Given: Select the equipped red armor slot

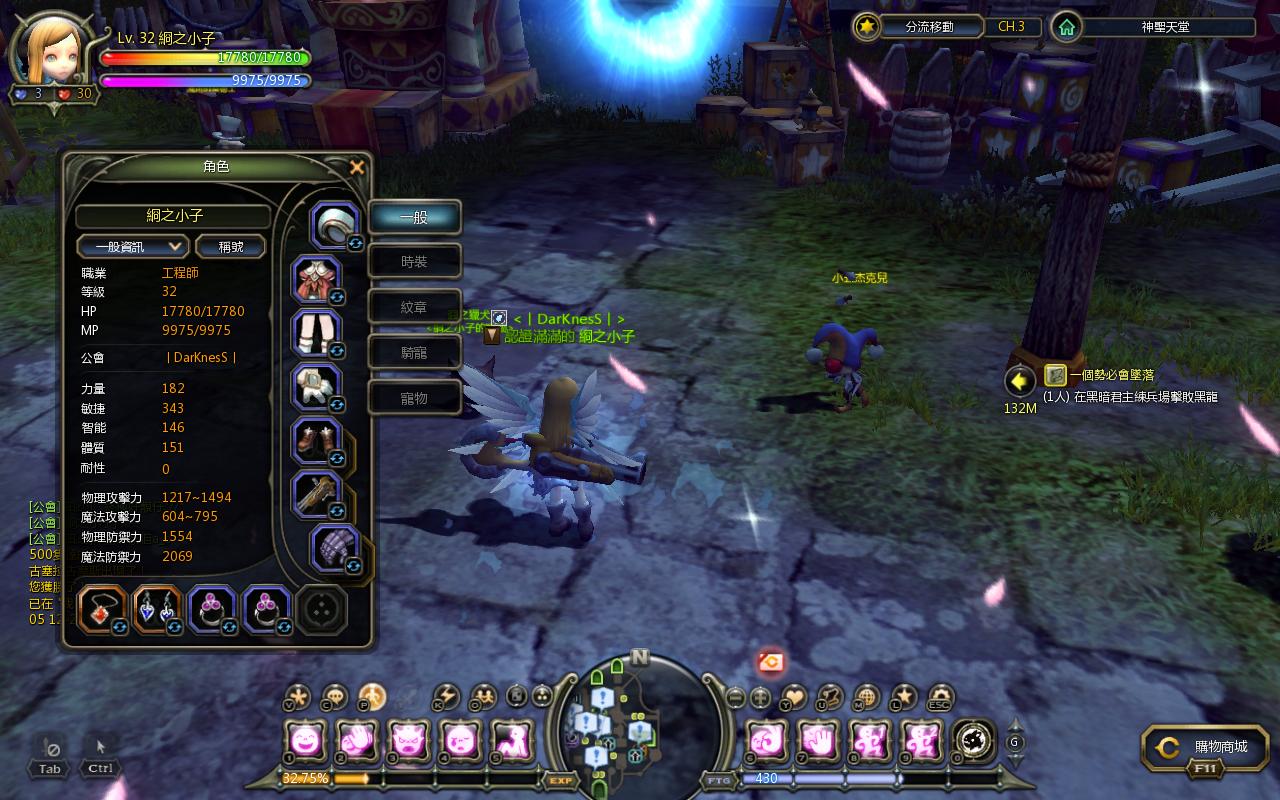Looking at the screenshot, I should pyautogui.click(x=316, y=280).
